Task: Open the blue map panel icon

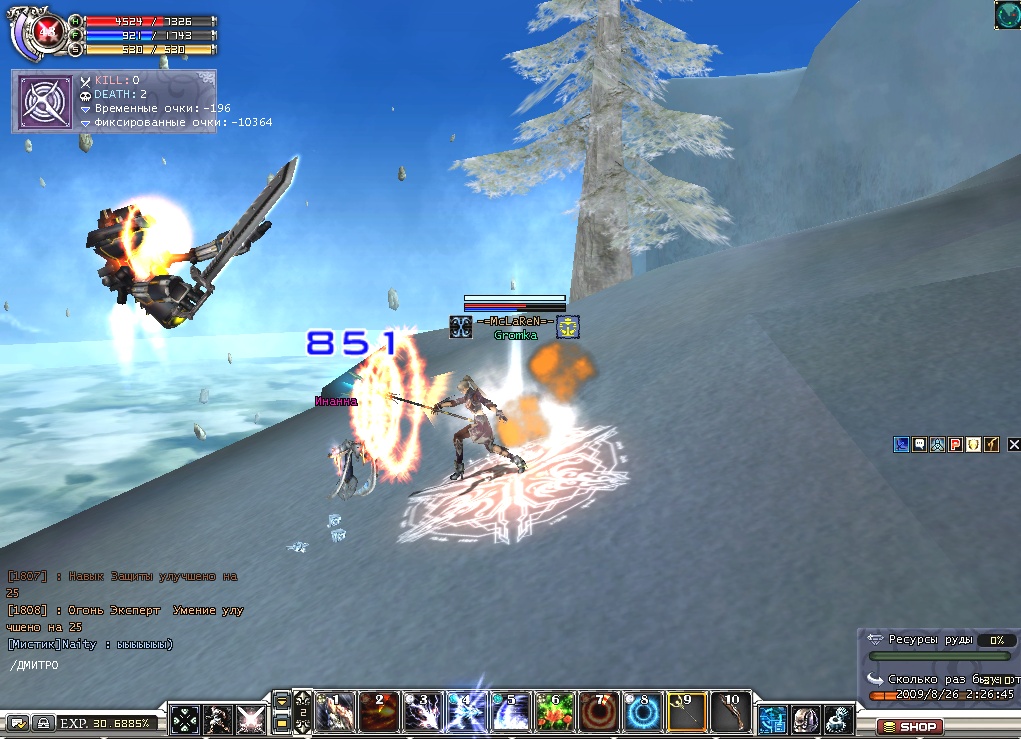Action: pyautogui.click(x=773, y=719)
